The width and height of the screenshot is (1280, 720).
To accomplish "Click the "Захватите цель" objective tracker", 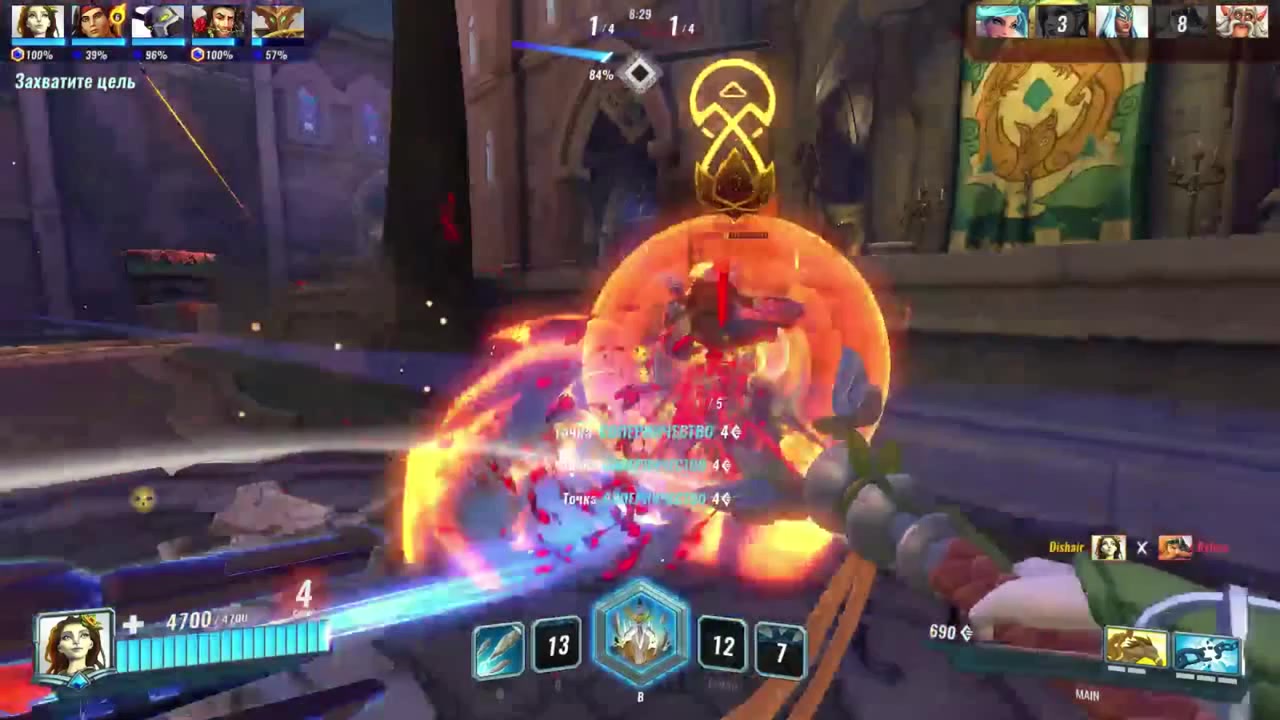I will pyautogui.click(x=75, y=82).
